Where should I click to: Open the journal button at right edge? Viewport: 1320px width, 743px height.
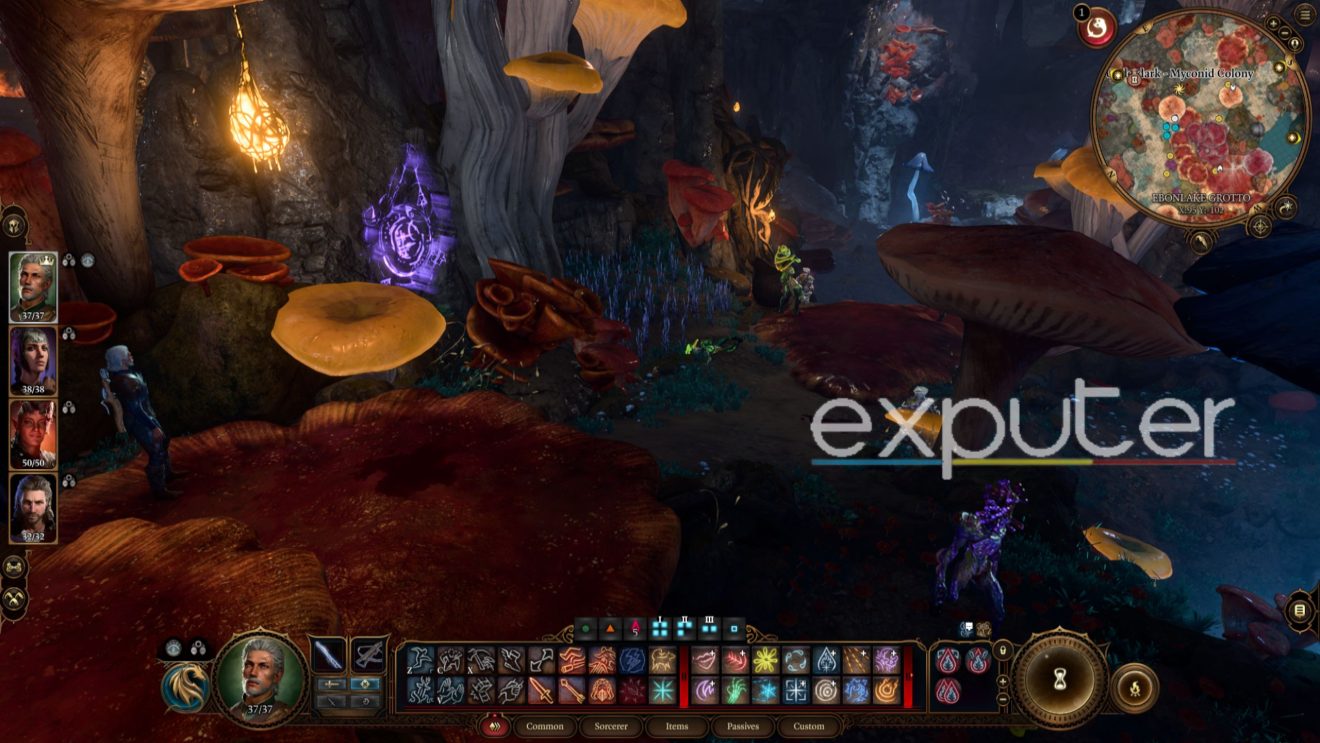point(1299,610)
